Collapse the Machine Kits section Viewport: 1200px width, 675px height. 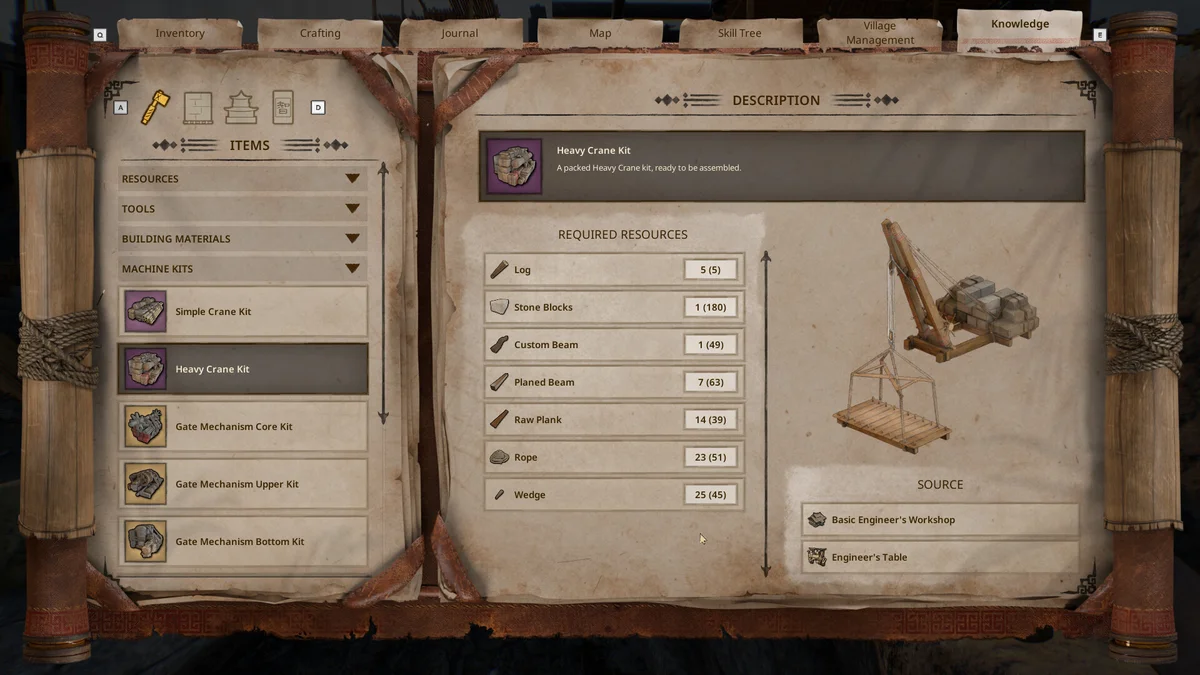(242, 269)
